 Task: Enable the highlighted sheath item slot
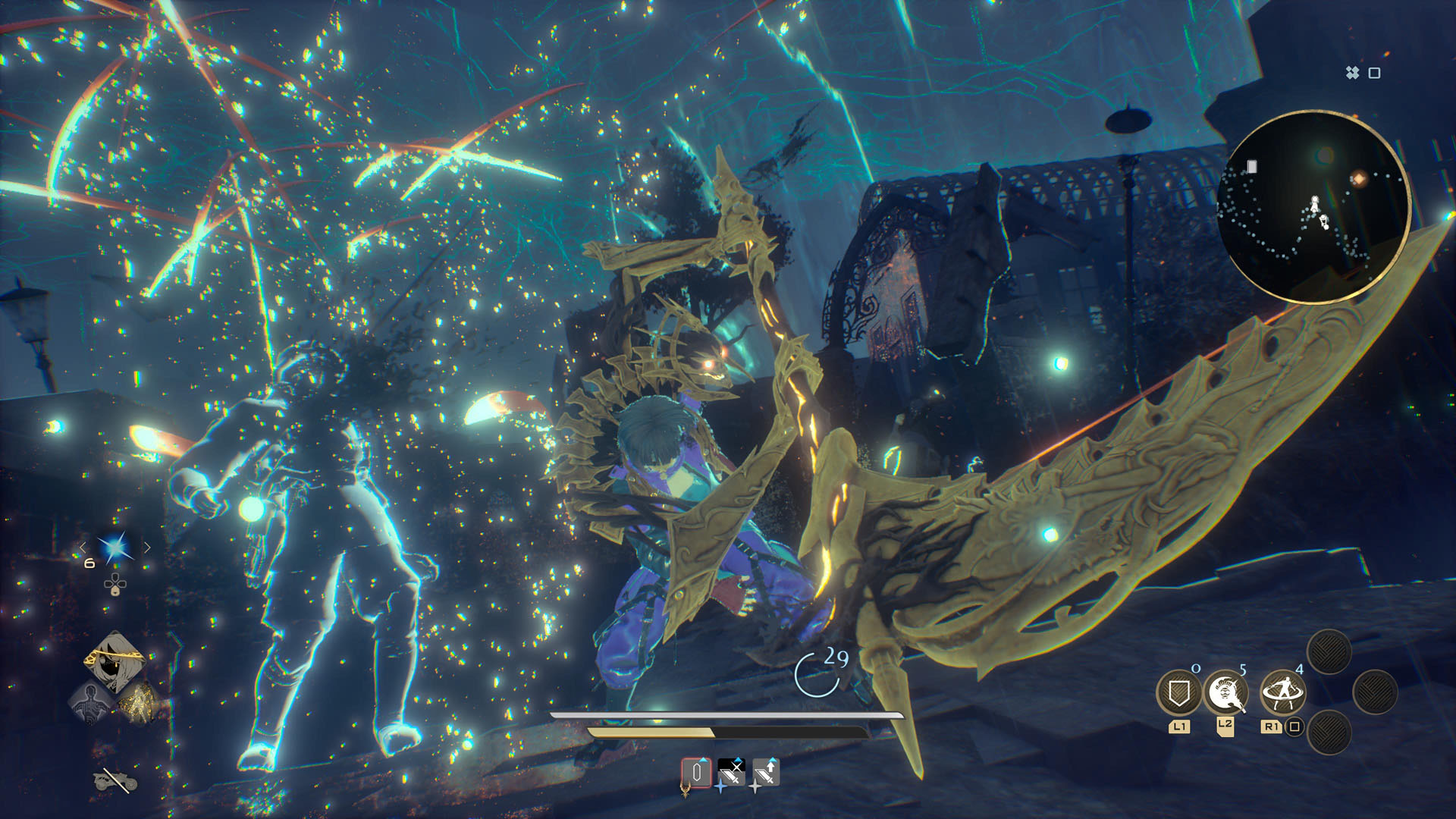pyautogui.click(x=696, y=772)
